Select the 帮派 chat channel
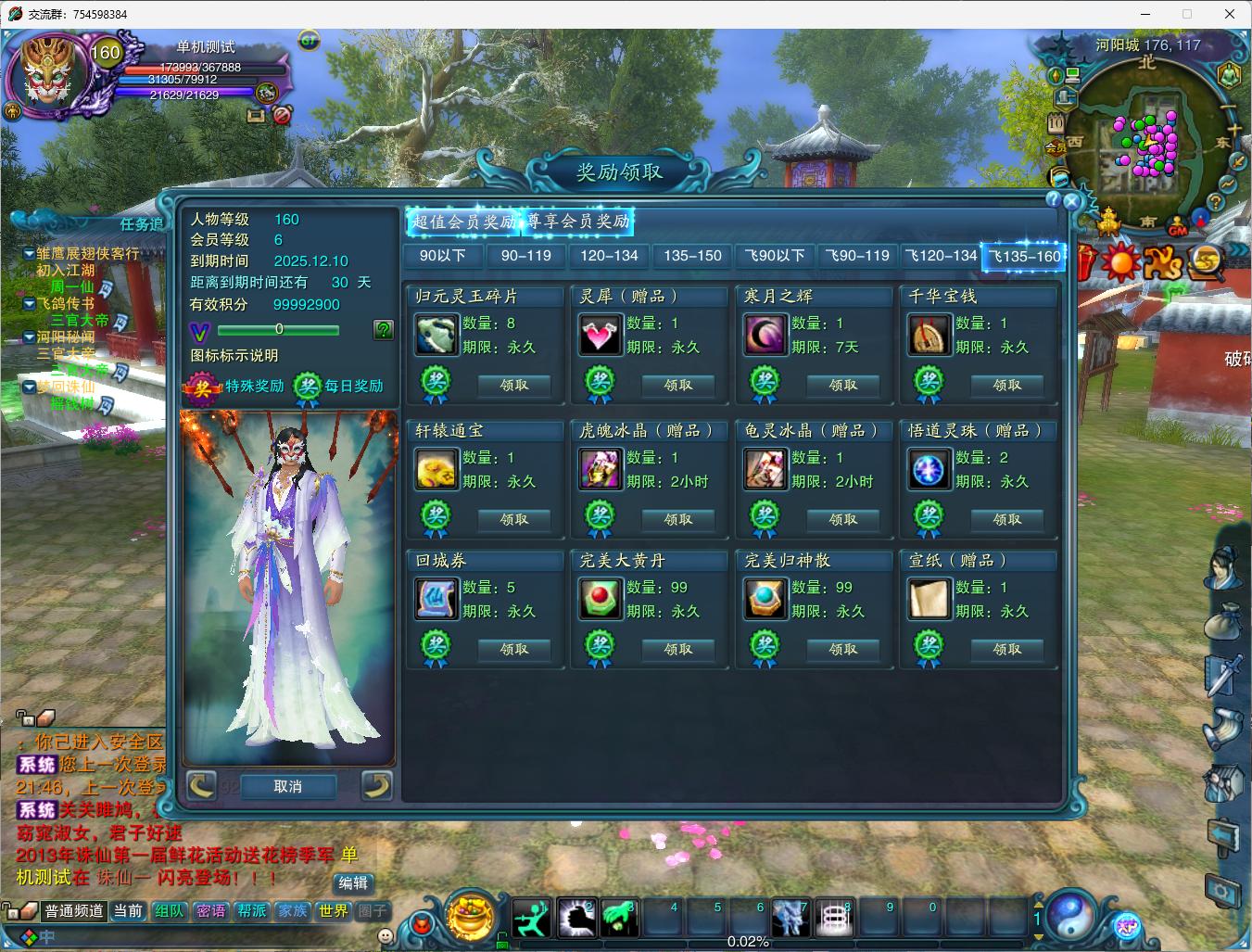 tap(251, 911)
